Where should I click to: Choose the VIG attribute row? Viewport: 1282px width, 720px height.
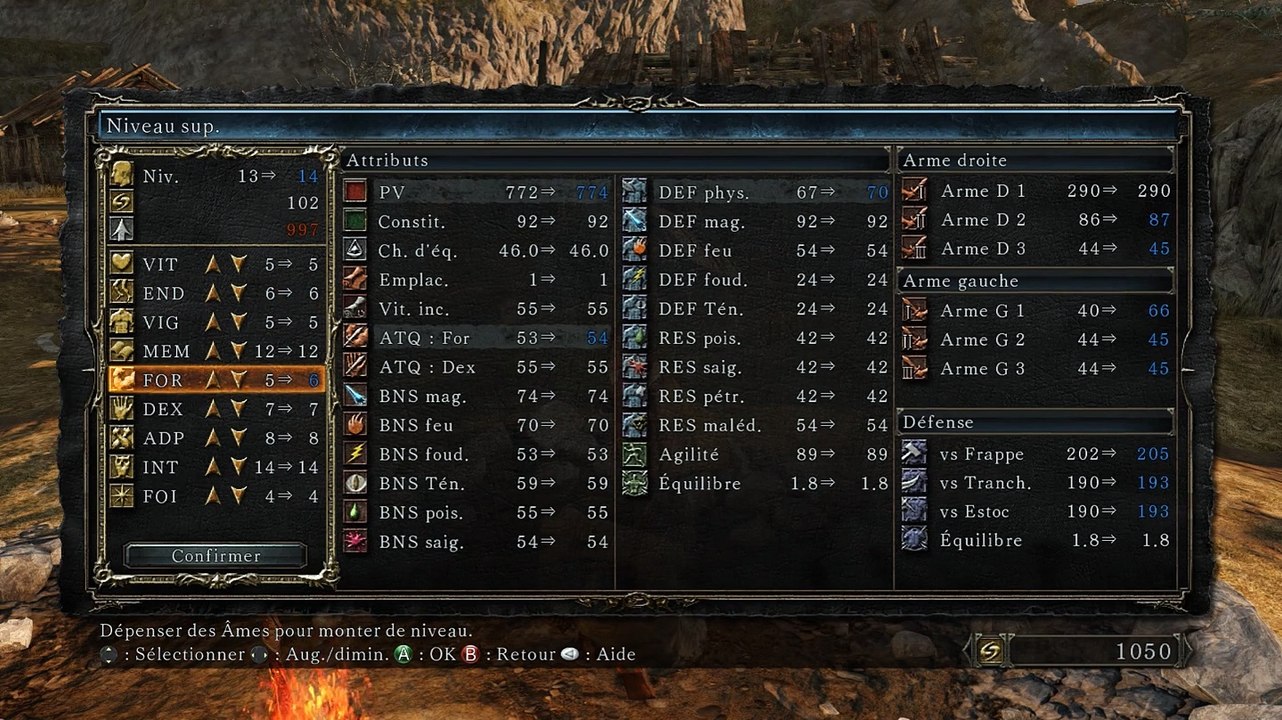(215, 322)
